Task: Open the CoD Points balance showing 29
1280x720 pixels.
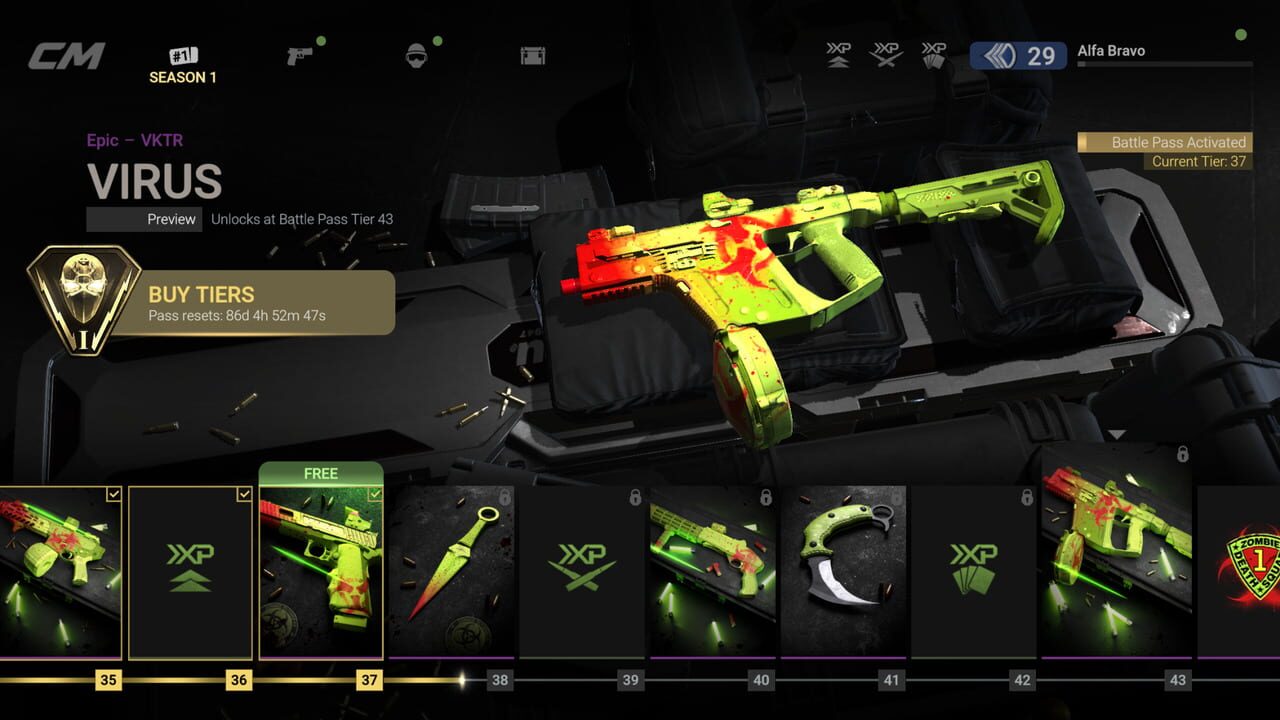Action: [x=1017, y=57]
